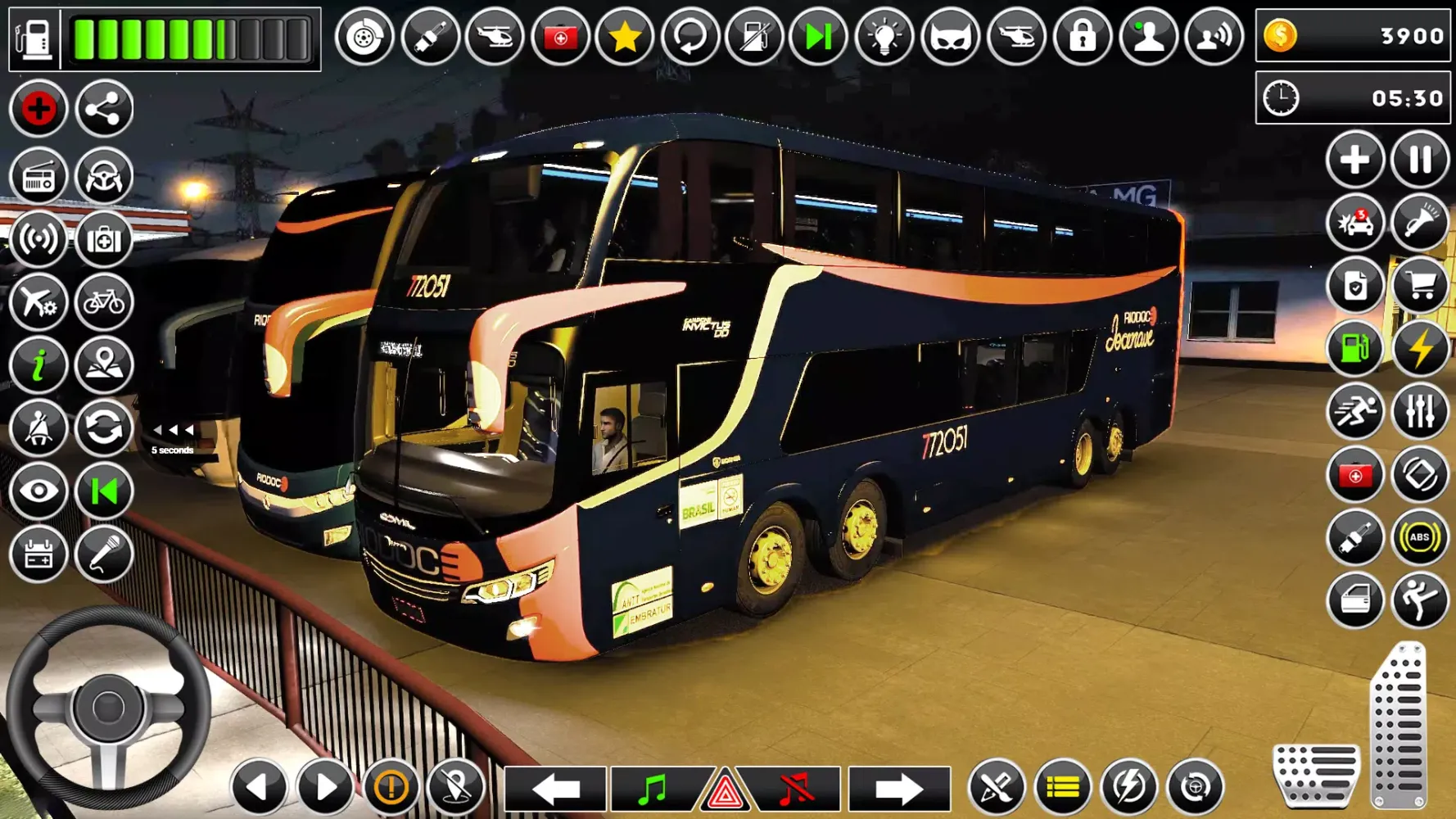Change camera view with the eye icon

38,491
